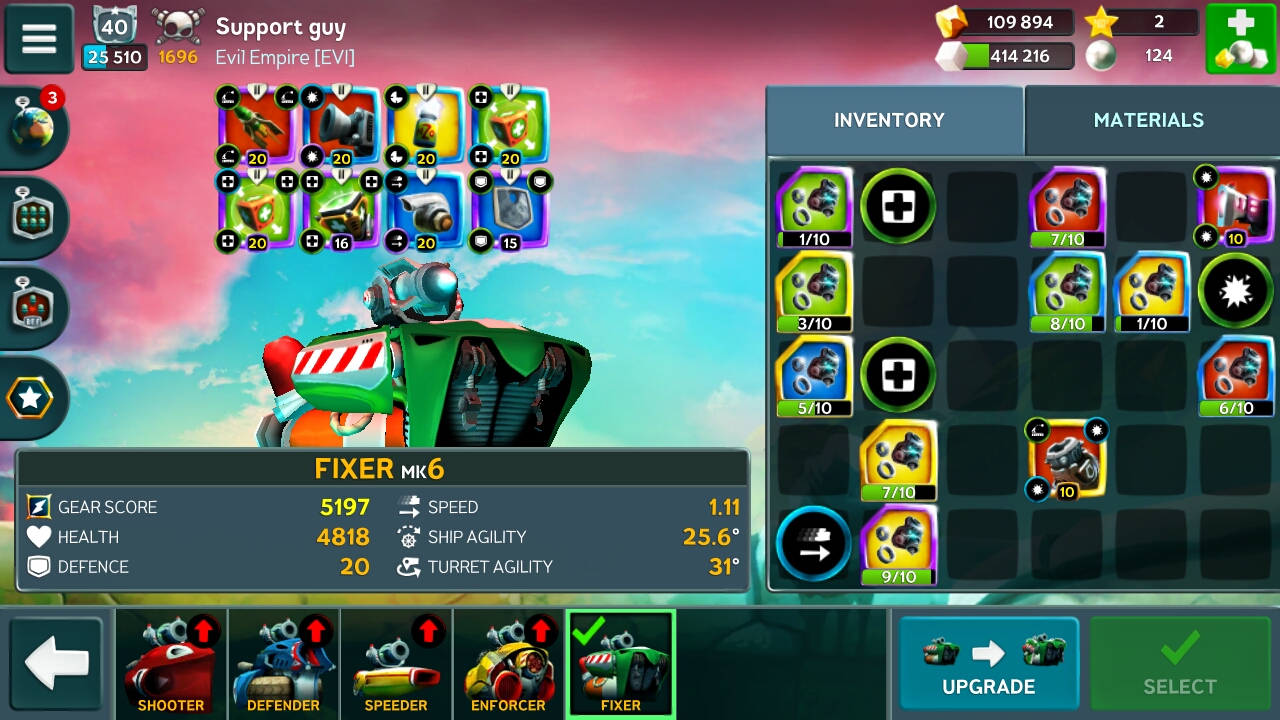Image resolution: width=1280 pixels, height=720 pixels.
Task: Open the star hexagon side icon
Action: tap(30, 398)
